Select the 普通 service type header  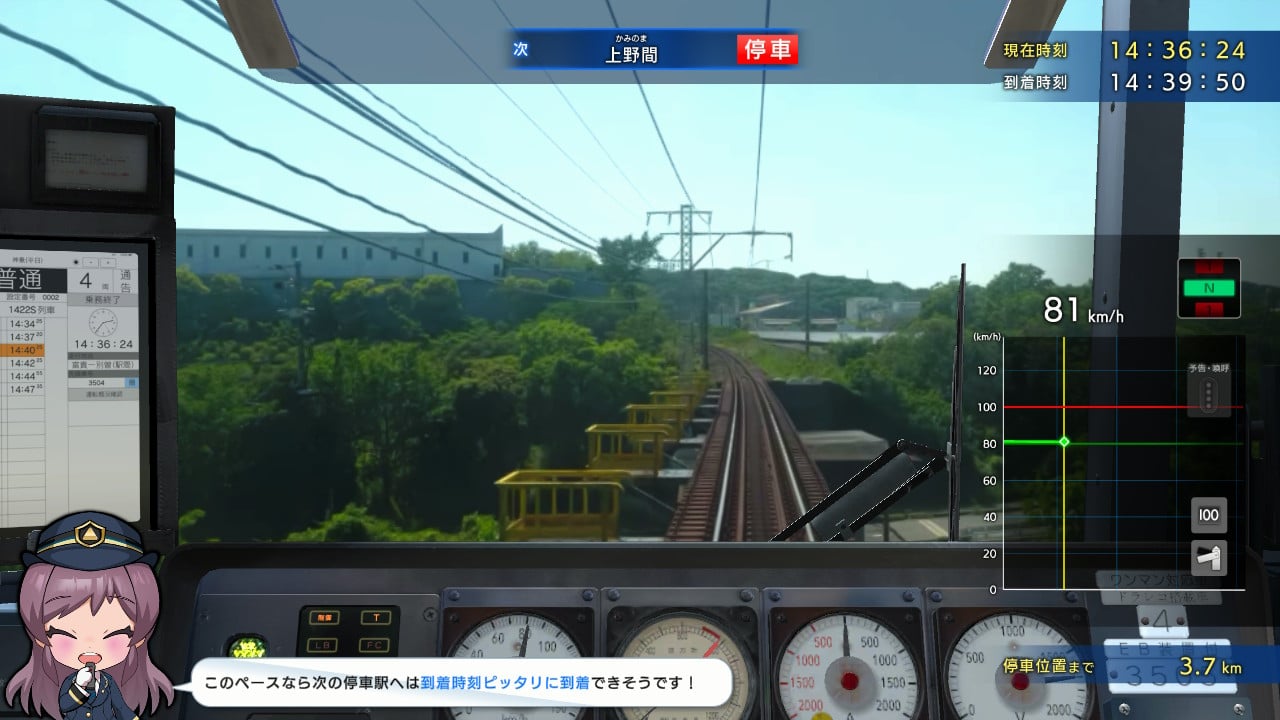[22, 279]
